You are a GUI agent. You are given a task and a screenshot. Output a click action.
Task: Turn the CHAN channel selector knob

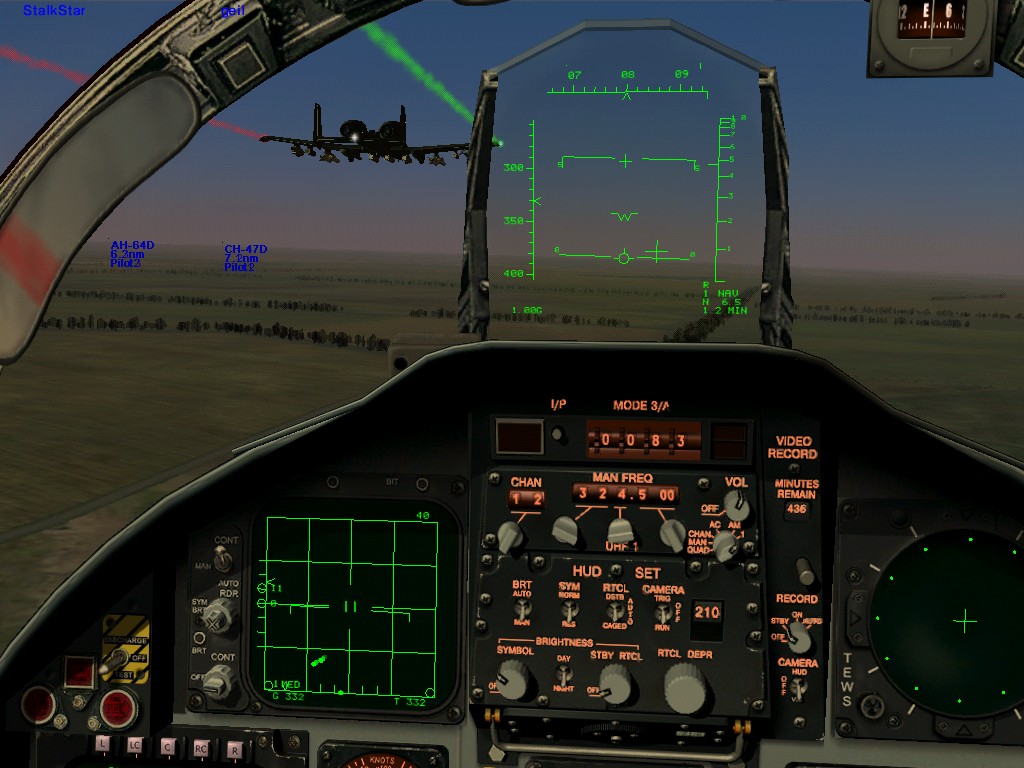coord(510,535)
